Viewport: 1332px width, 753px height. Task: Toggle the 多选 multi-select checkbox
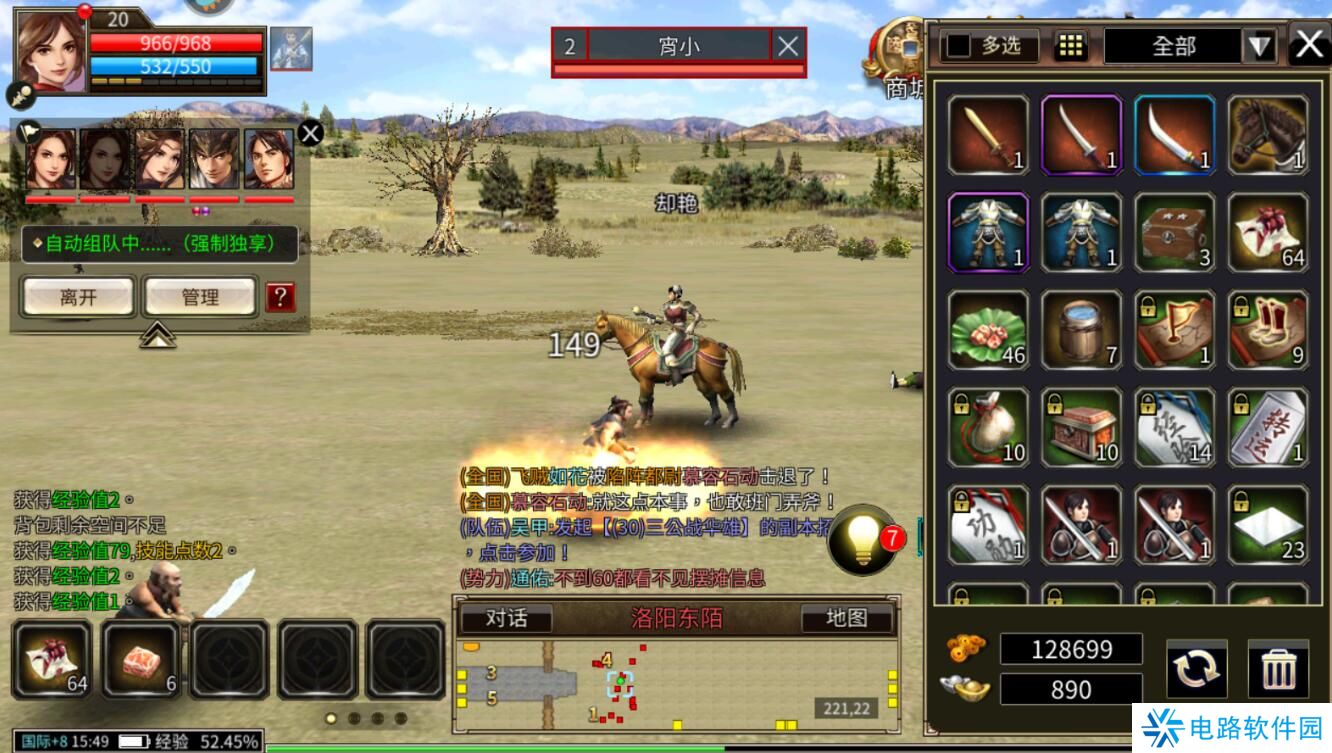click(x=960, y=46)
